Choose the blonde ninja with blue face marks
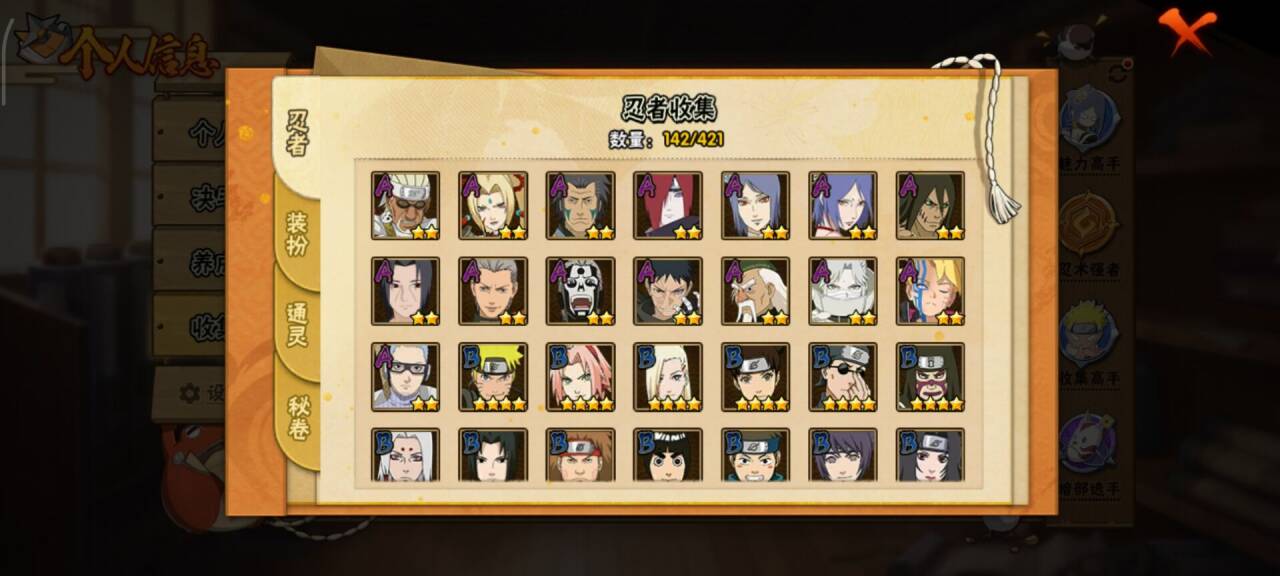1280x576 pixels. 930,291
